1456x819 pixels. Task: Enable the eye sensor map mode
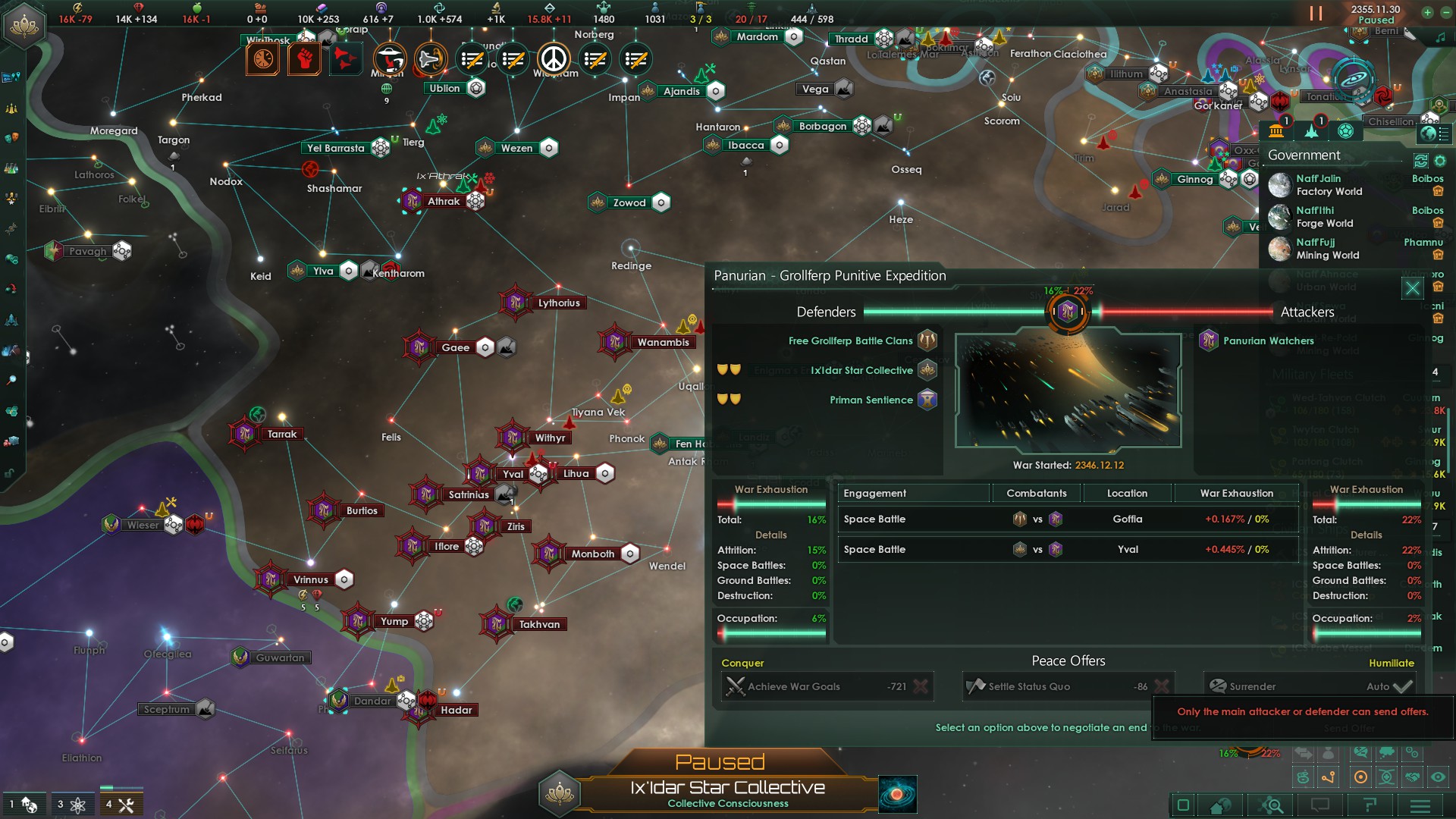[x=1437, y=778]
